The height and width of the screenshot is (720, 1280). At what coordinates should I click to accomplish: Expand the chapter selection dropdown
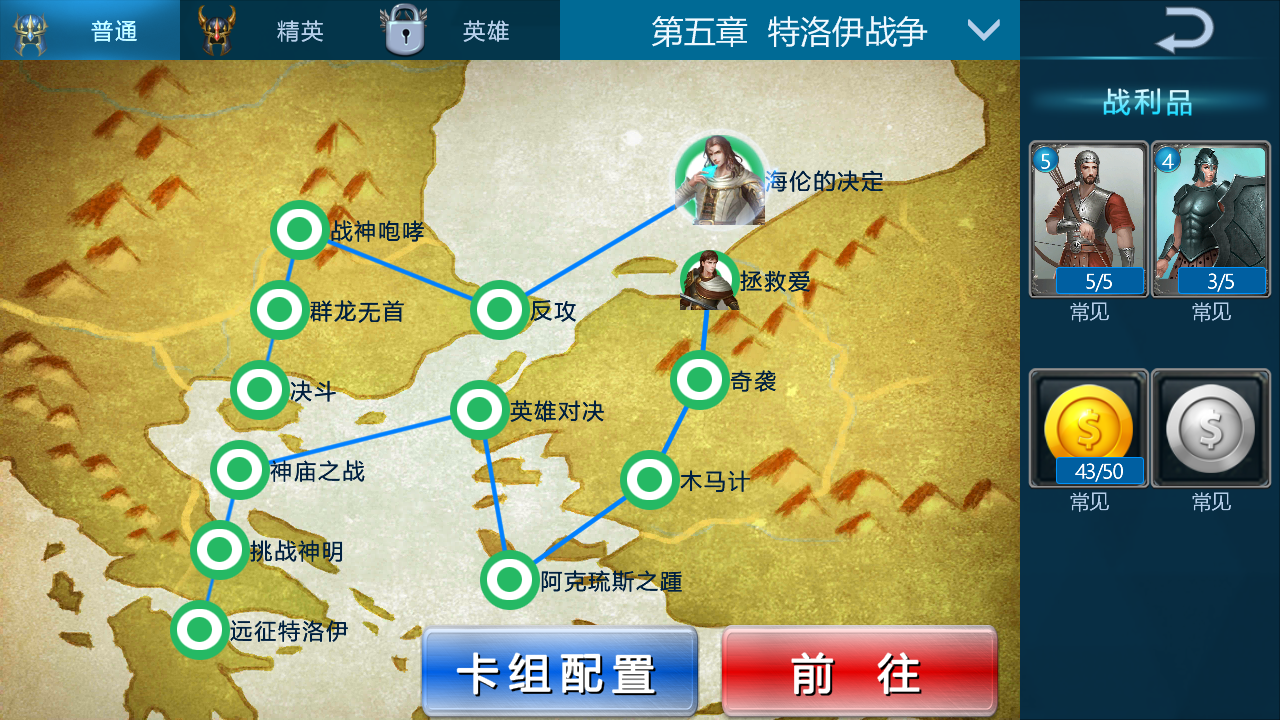pyautogui.click(x=983, y=31)
